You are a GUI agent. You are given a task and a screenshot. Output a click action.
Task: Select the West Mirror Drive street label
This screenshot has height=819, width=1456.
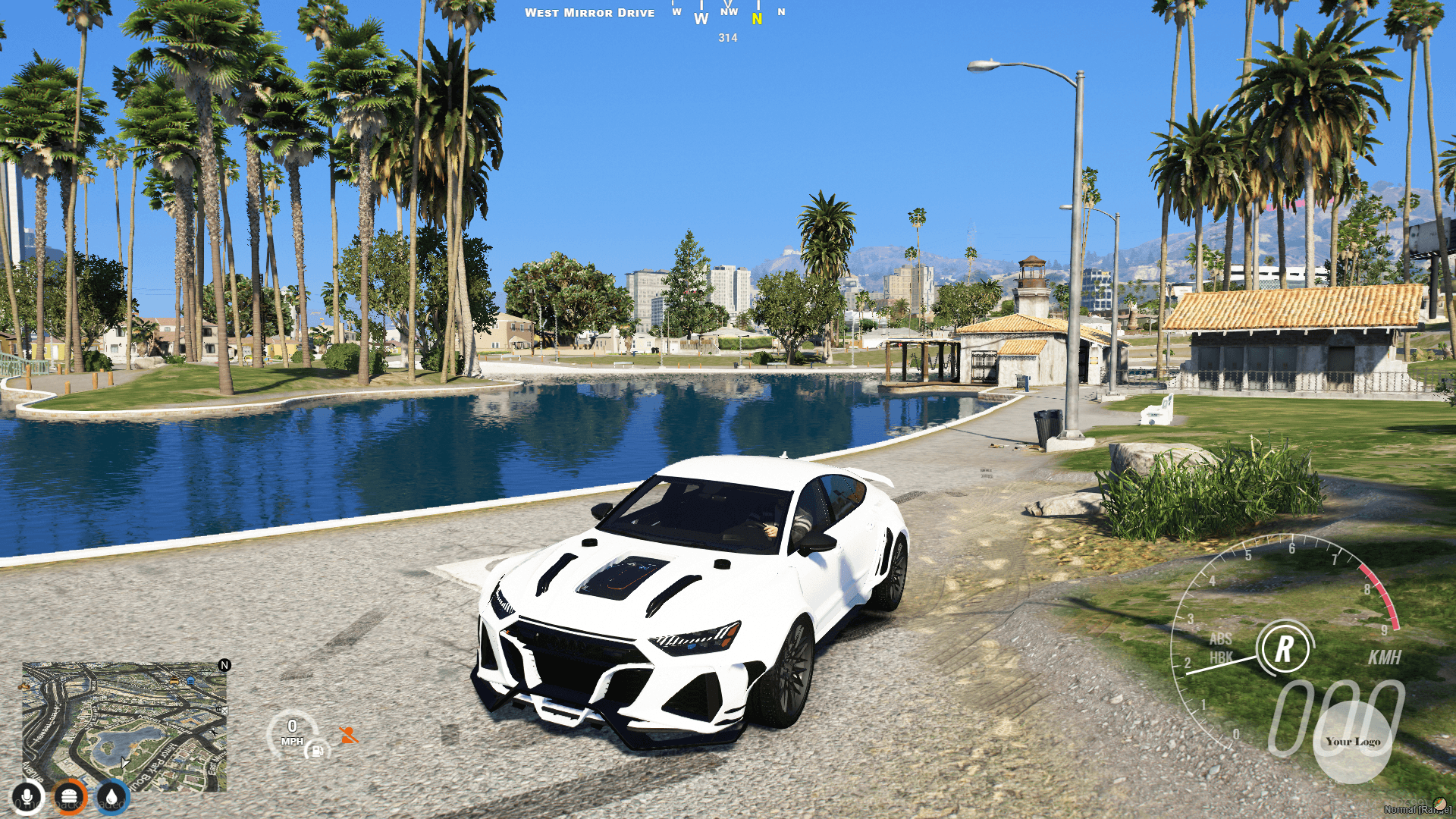[x=590, y=12]
